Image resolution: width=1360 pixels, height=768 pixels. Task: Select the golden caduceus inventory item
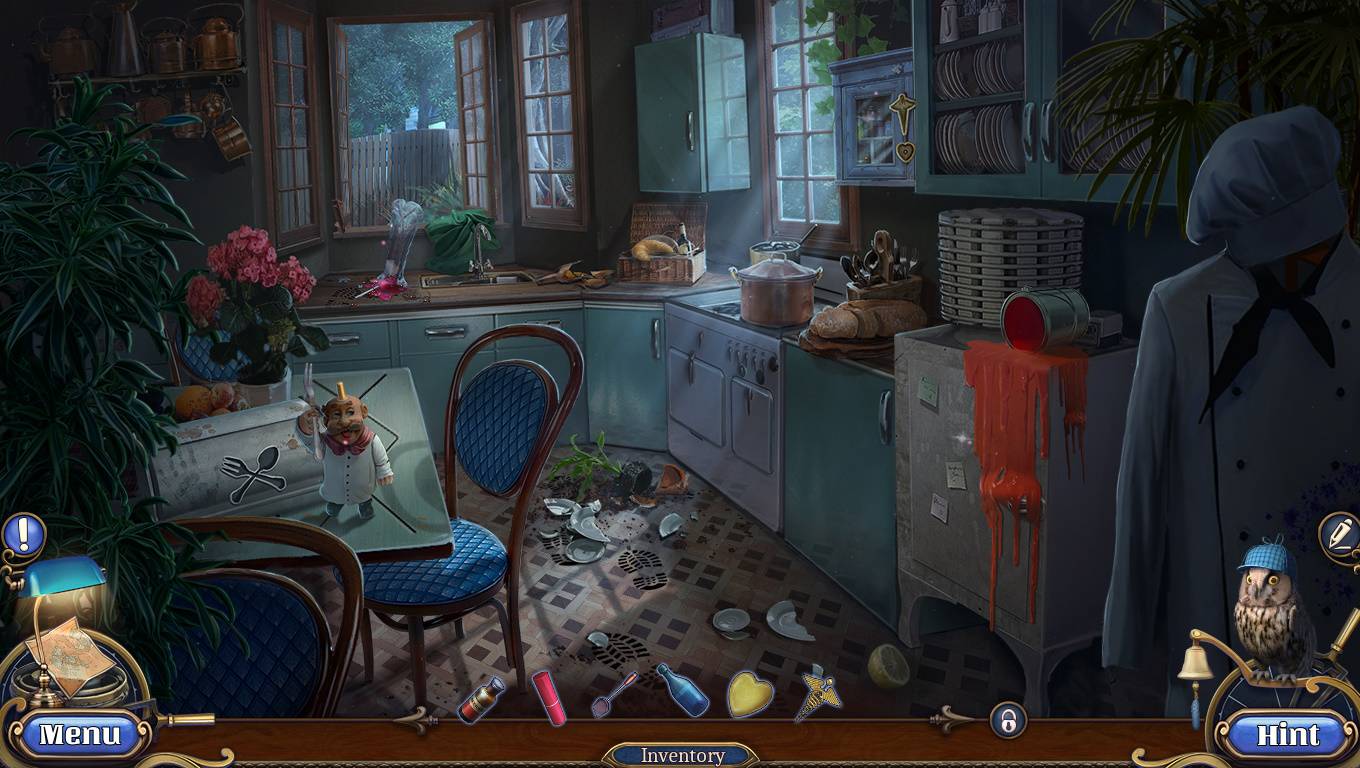(818, 694)
